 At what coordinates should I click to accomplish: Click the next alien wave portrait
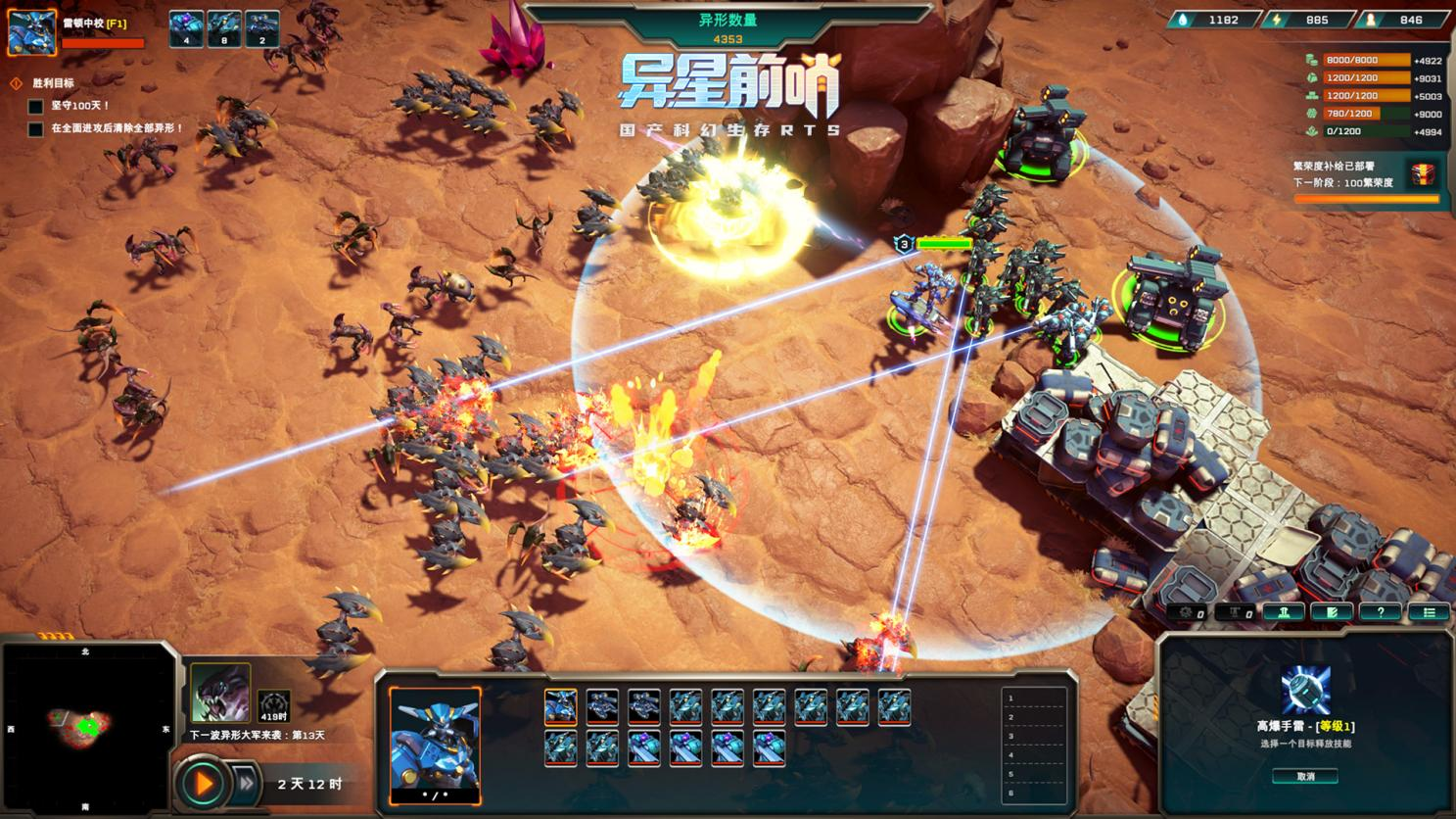(220, 692)
